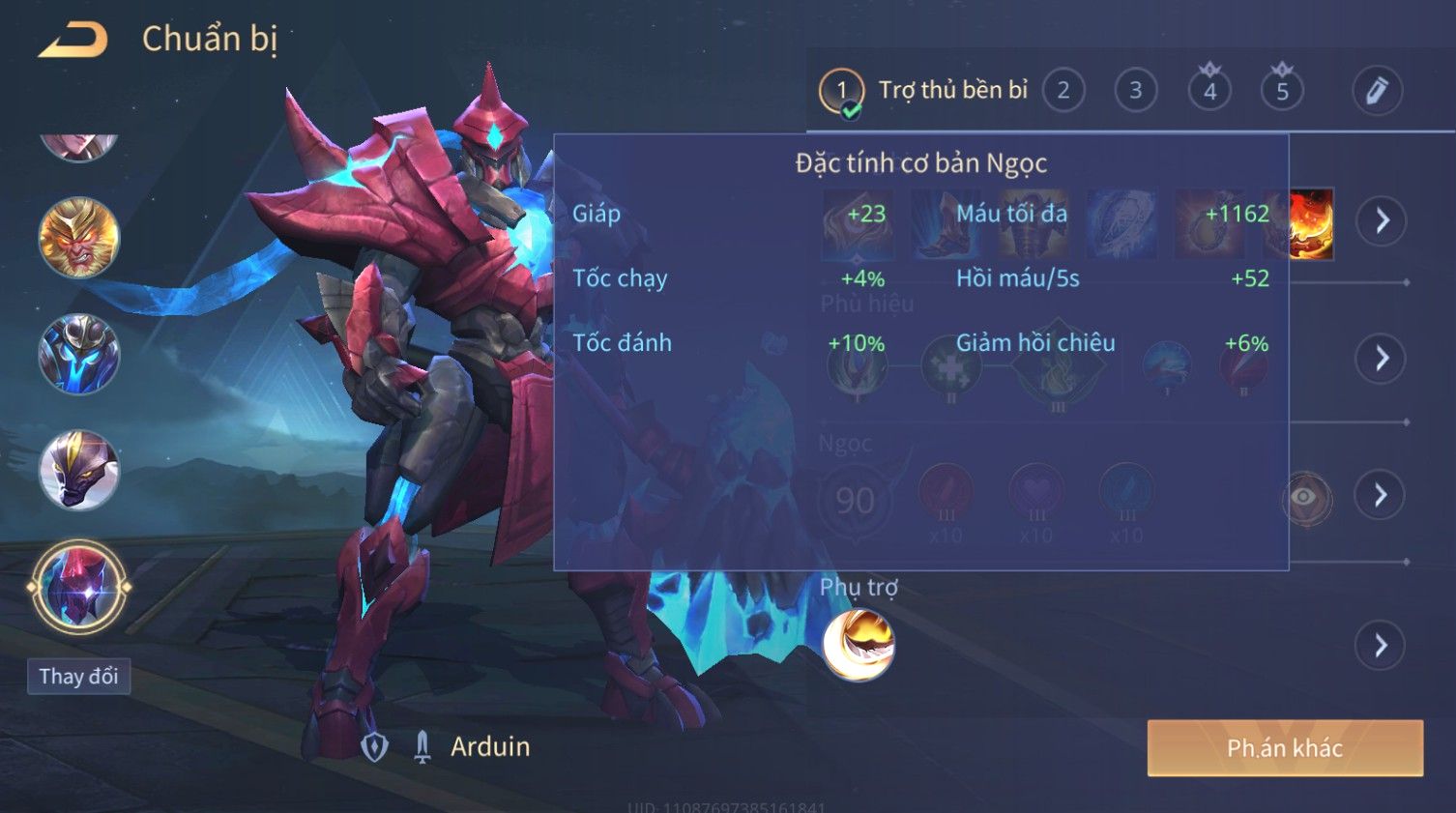The height and width of the screenshot is (813, 1456).
Task: Switch to loadout preset 3
Action: point(1136,91)
